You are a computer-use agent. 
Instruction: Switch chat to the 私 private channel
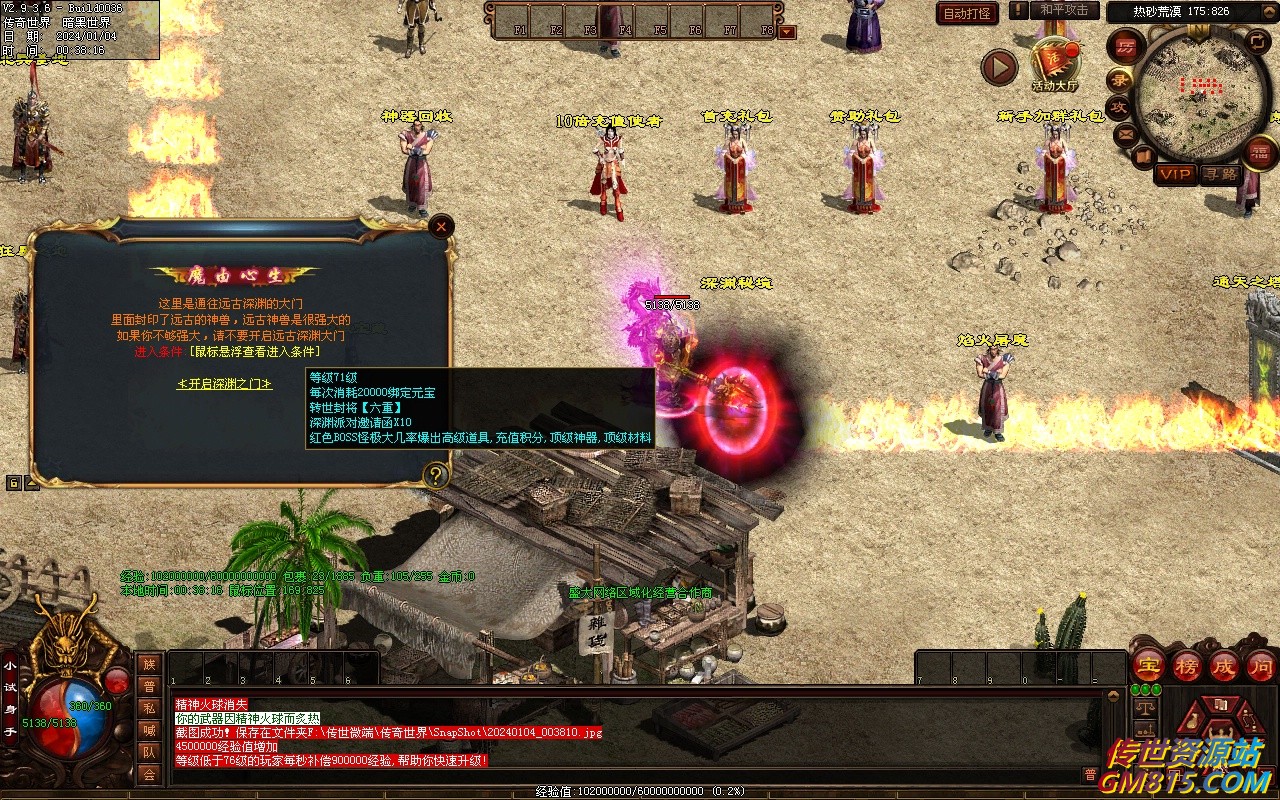click(x=149, y=708)
